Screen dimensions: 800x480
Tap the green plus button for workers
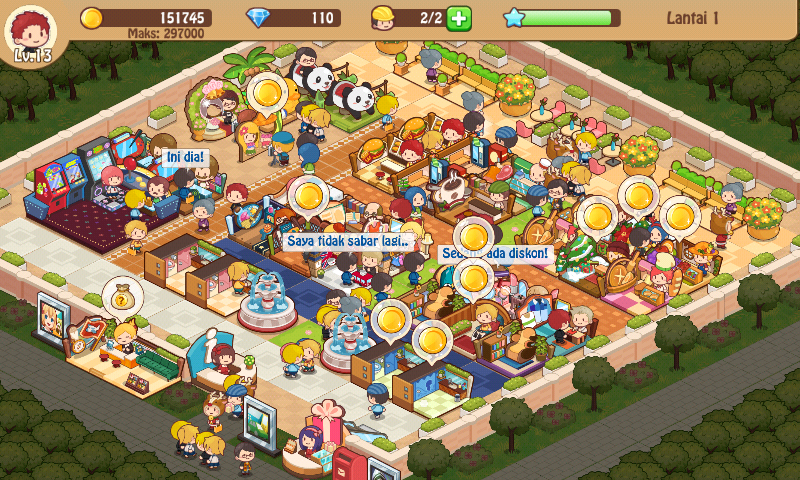pos(459,18)
